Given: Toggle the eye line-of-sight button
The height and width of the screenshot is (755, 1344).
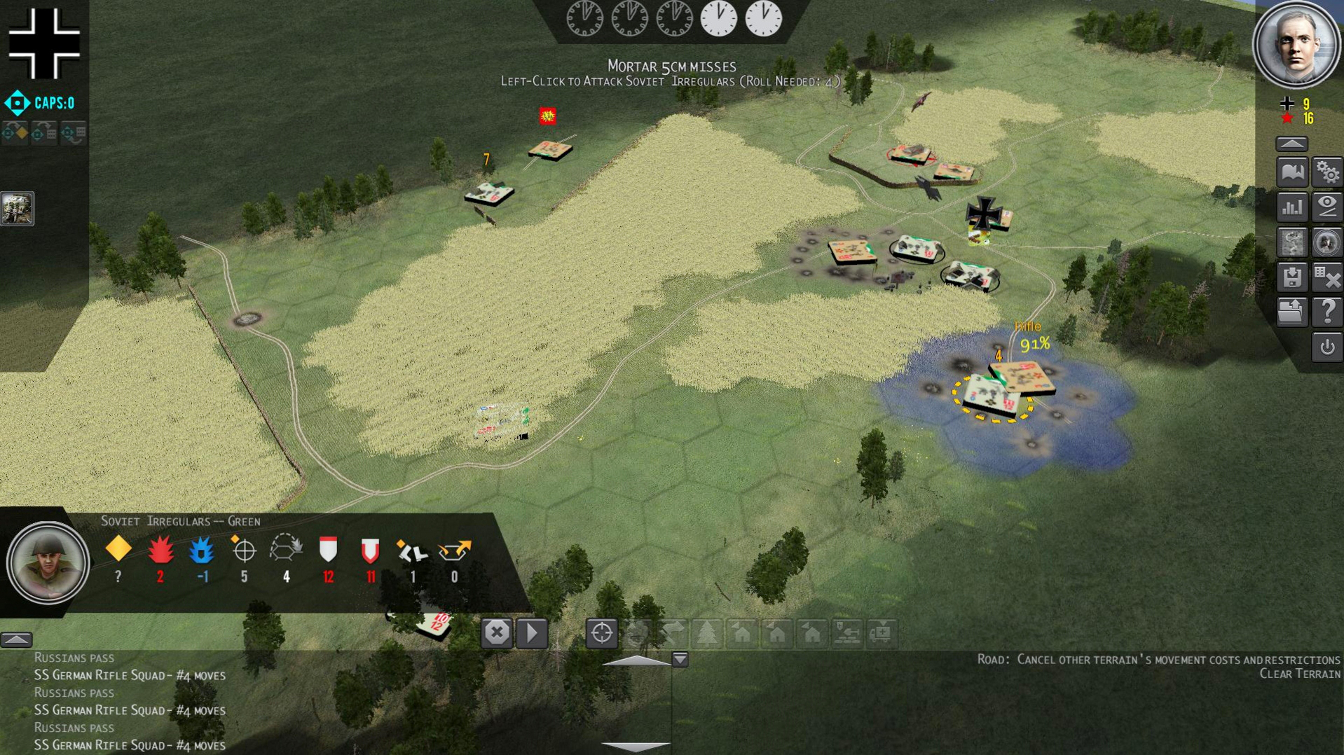Looking at the screenshot, I should [x=1327, y=207].
